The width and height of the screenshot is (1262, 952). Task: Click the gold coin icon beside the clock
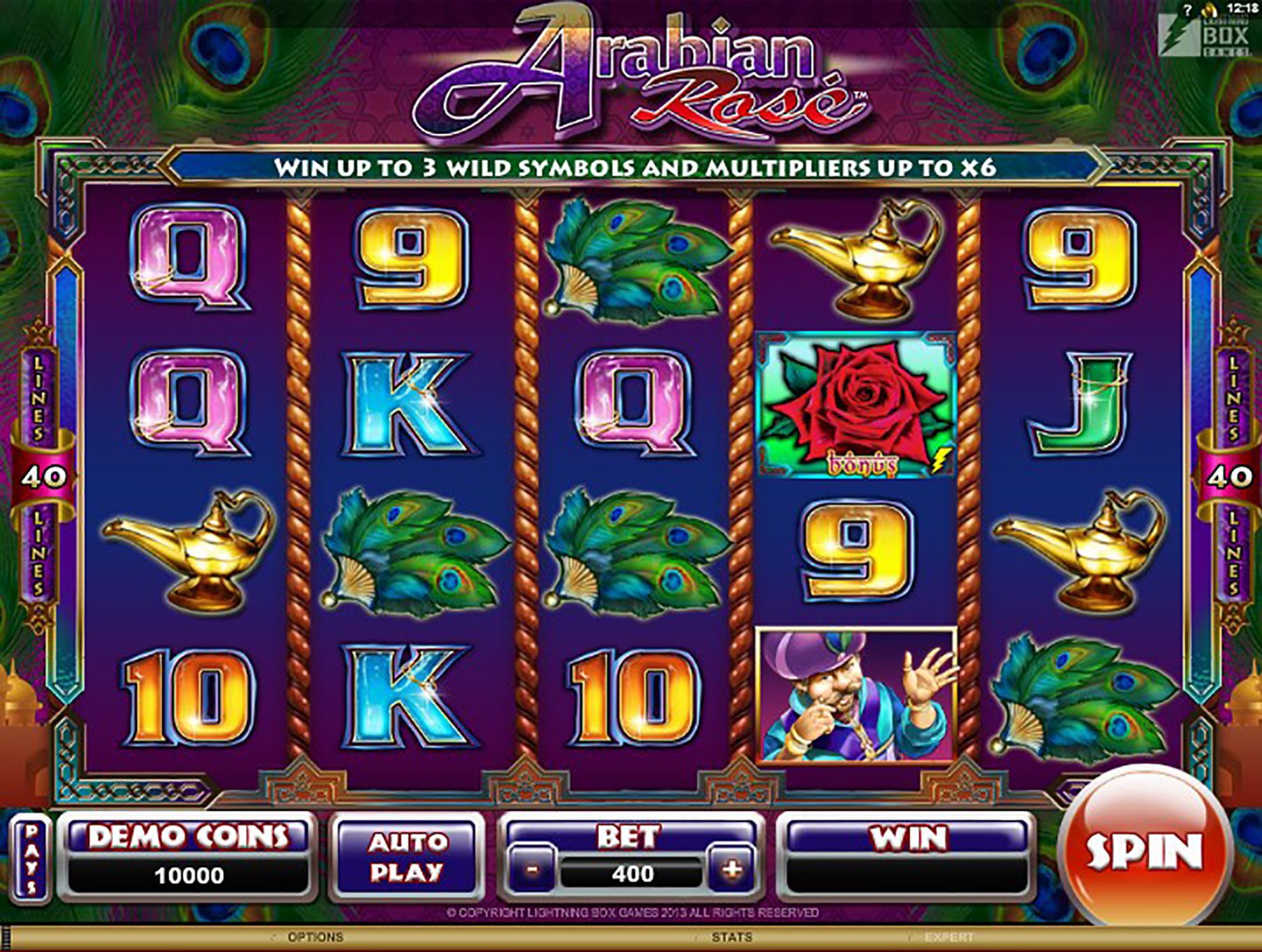tap(1209, 10)
